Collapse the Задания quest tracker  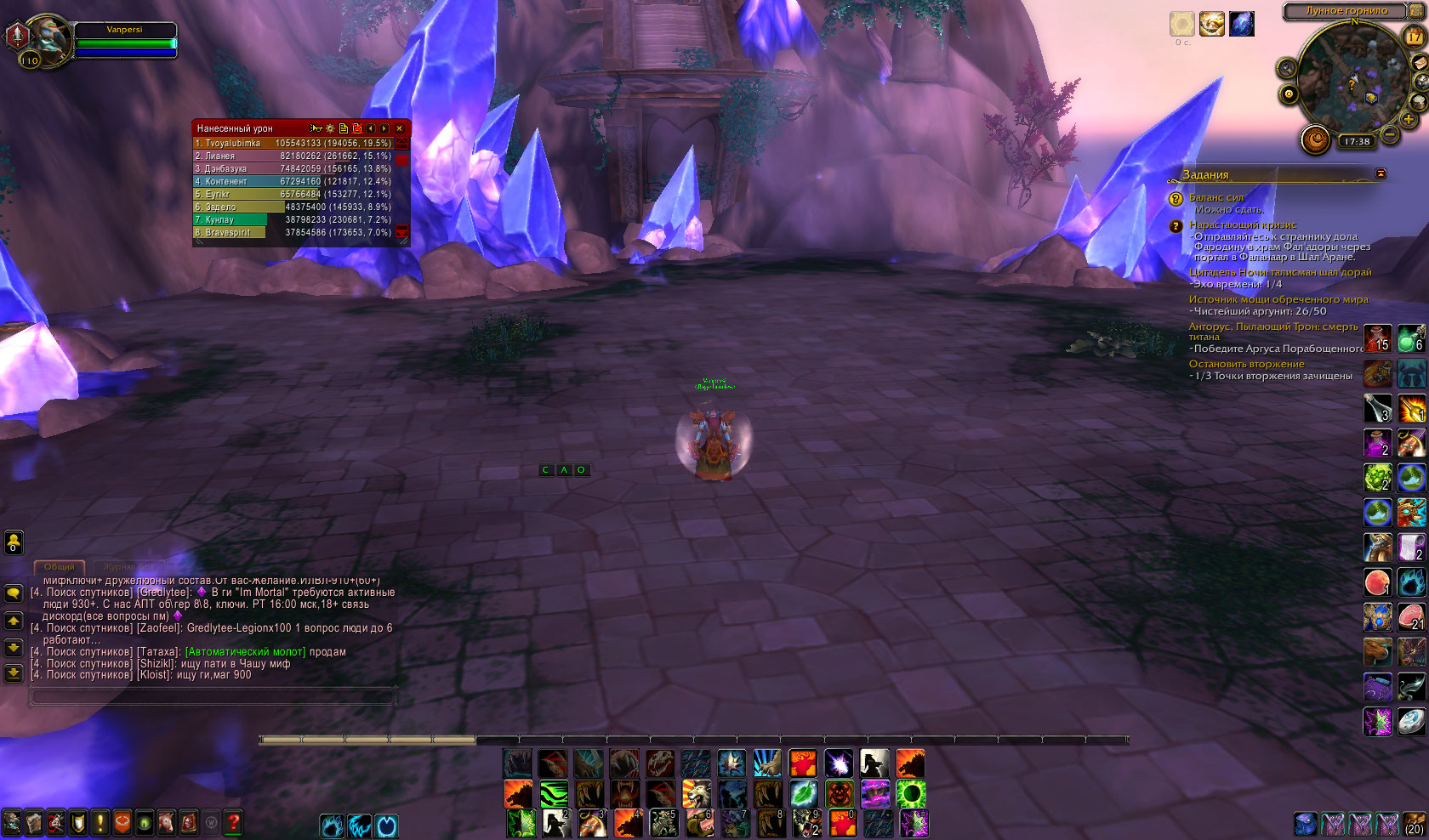[1381, 173]
